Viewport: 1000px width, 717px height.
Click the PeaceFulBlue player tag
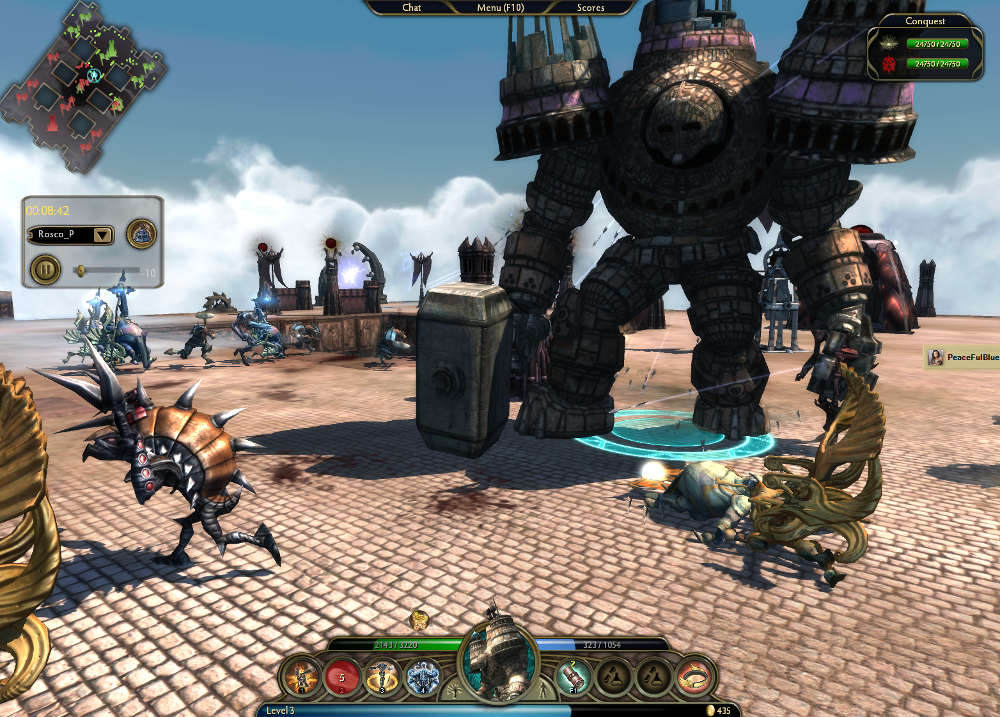pyautogui.click(x=962, y=357)
